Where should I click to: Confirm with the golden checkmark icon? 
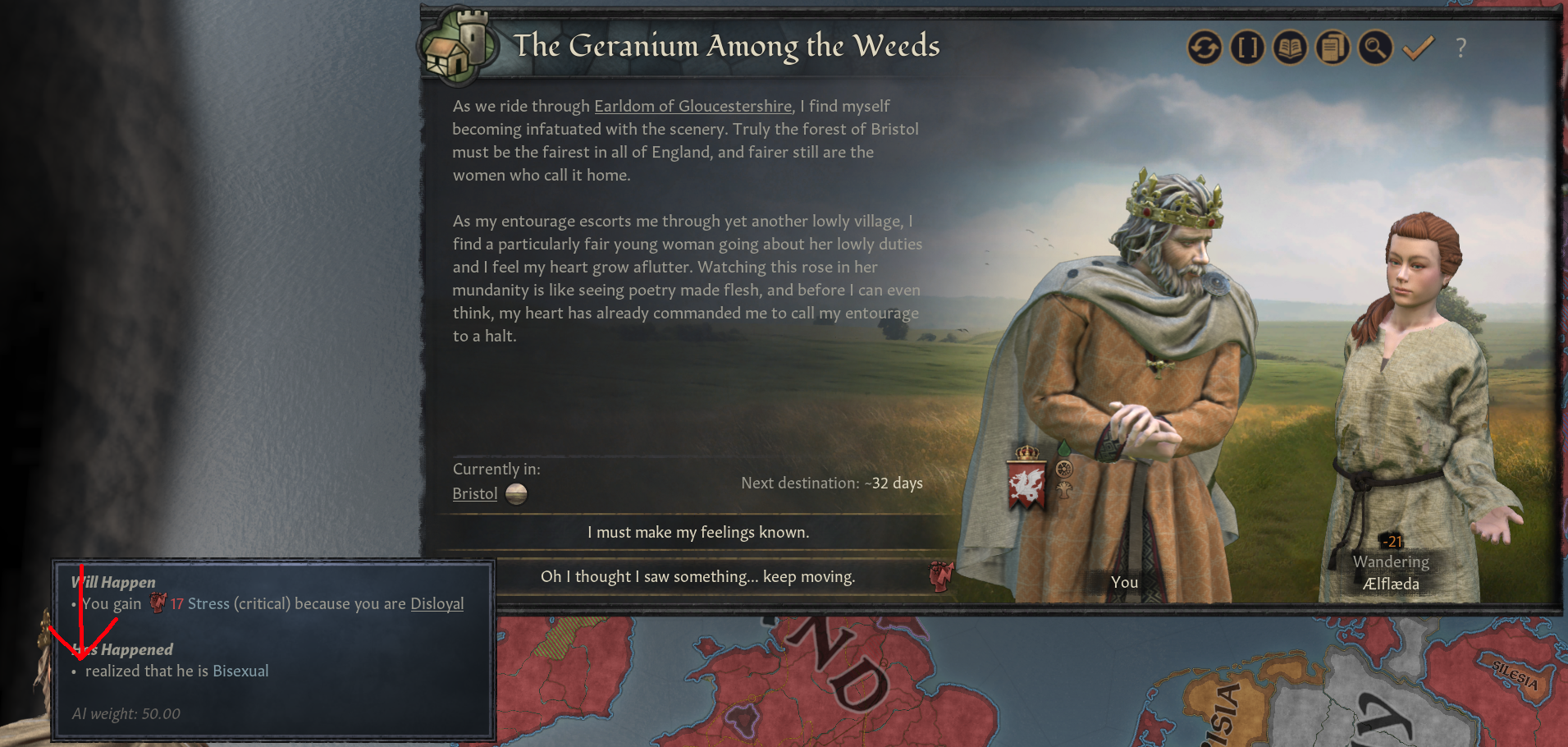1417,48
